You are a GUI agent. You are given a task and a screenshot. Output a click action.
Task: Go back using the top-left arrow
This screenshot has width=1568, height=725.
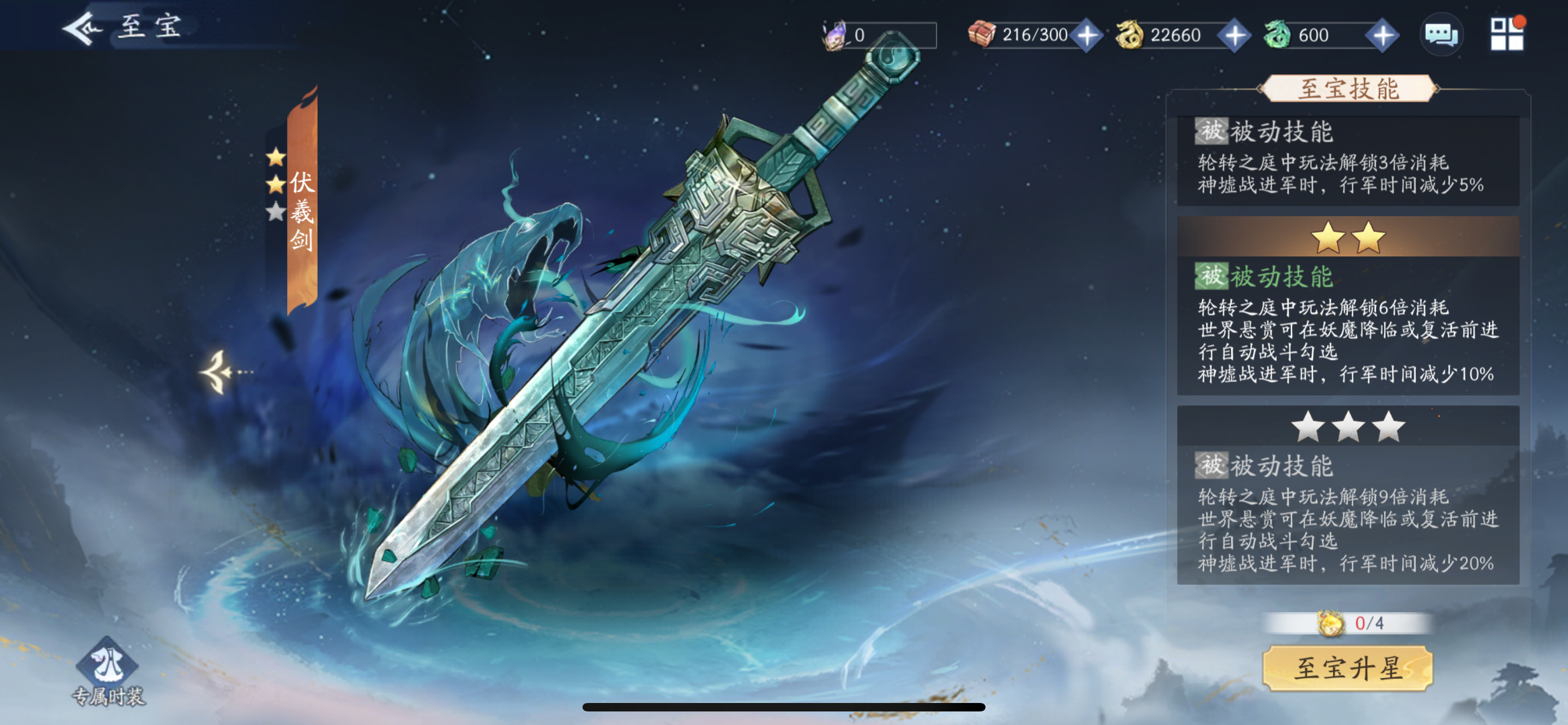pos(82,28)
